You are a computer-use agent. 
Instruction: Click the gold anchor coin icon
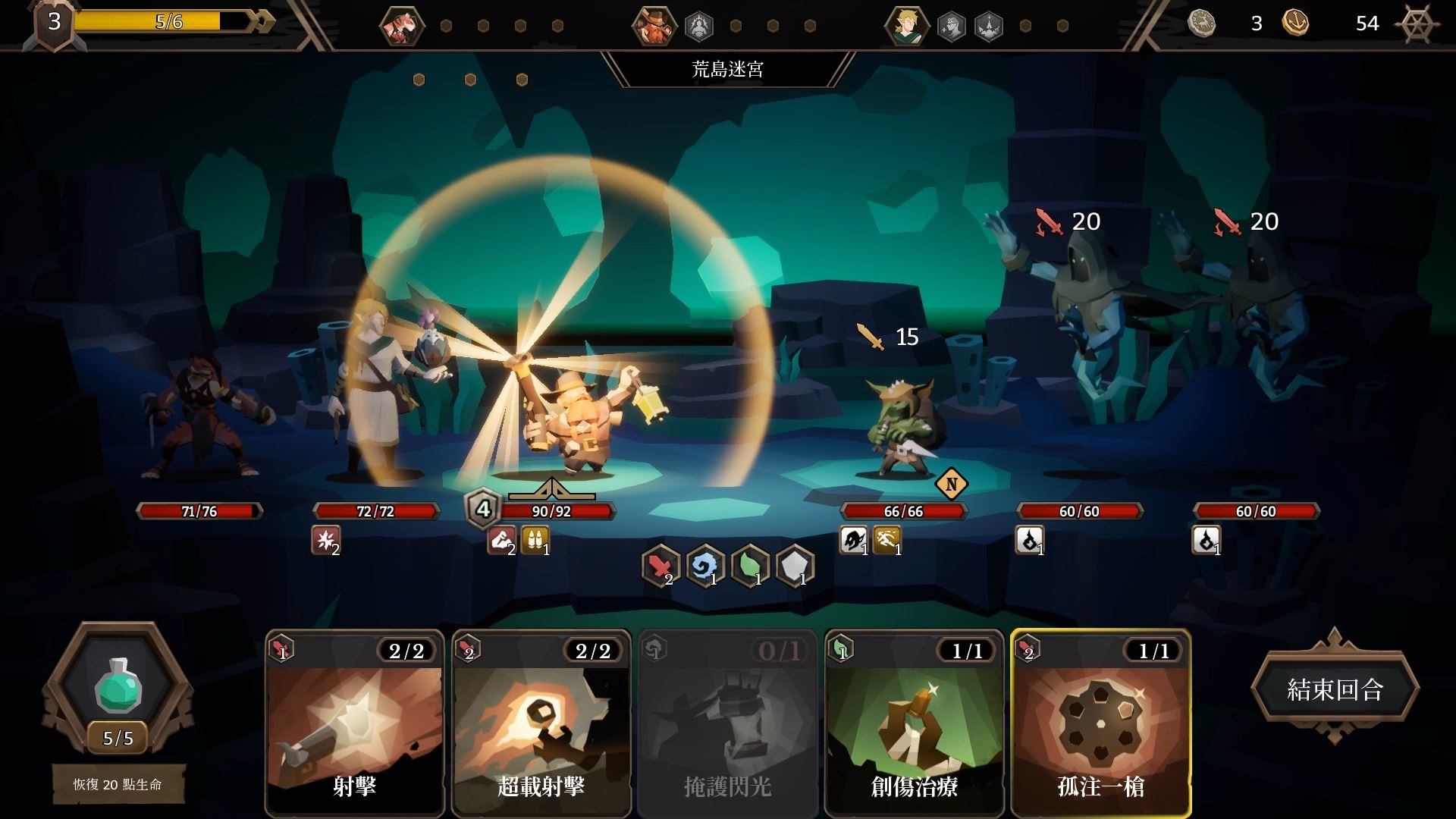pos(1295,24)
